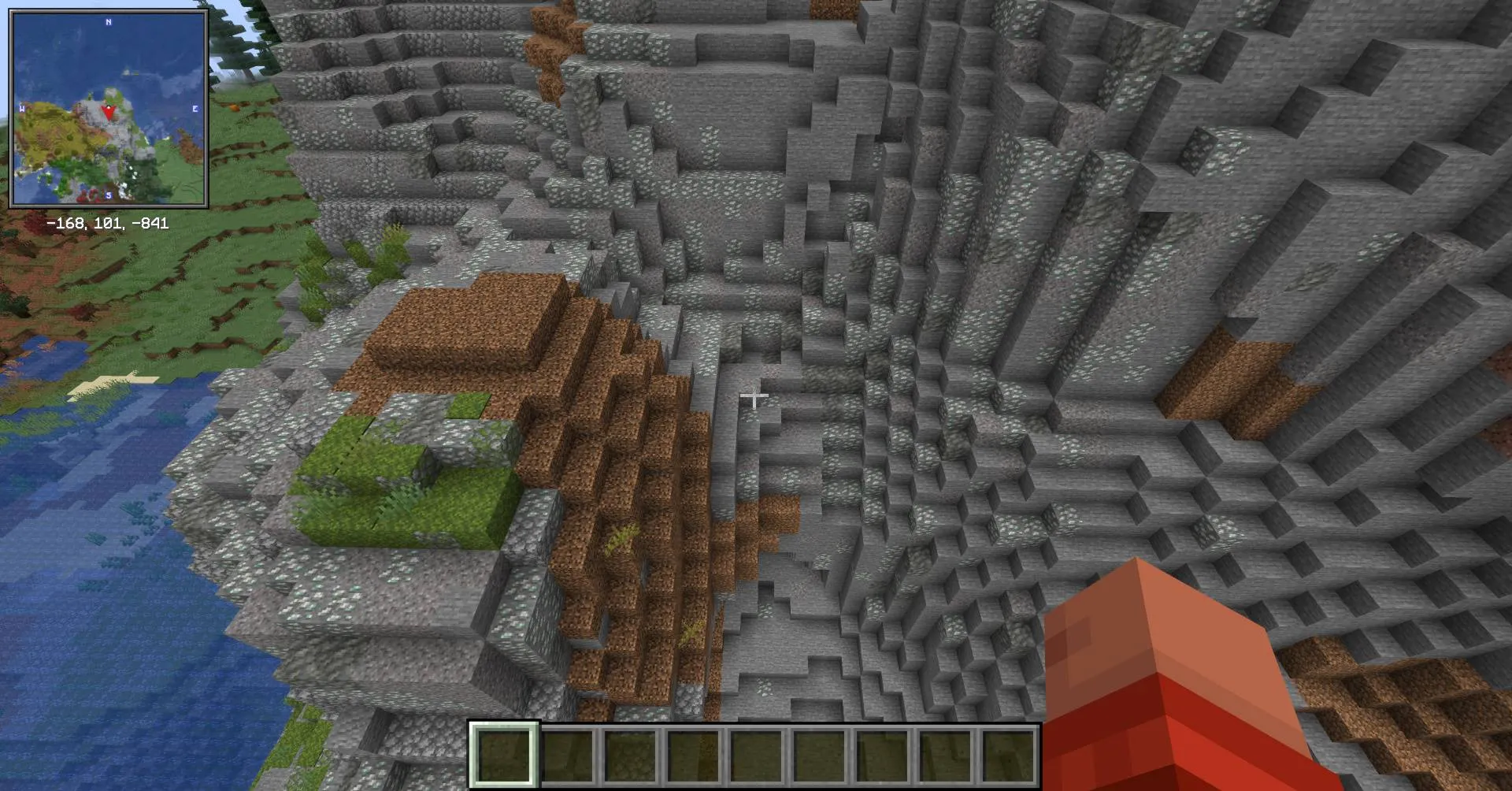
Task: Click the S marker on the minimap
Action: coord(107,195)
